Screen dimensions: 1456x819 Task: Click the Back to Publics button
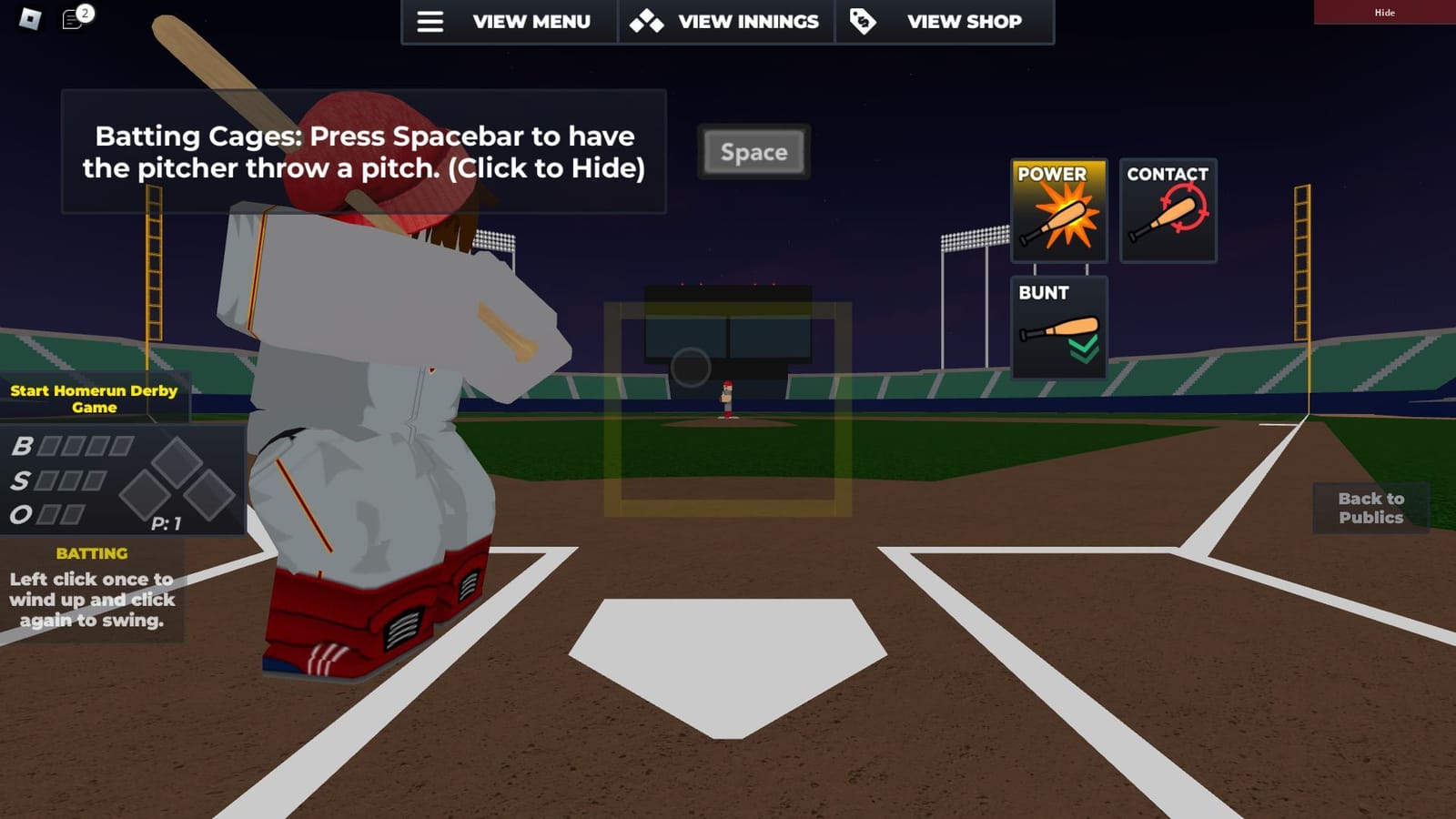pos(1370,508)
